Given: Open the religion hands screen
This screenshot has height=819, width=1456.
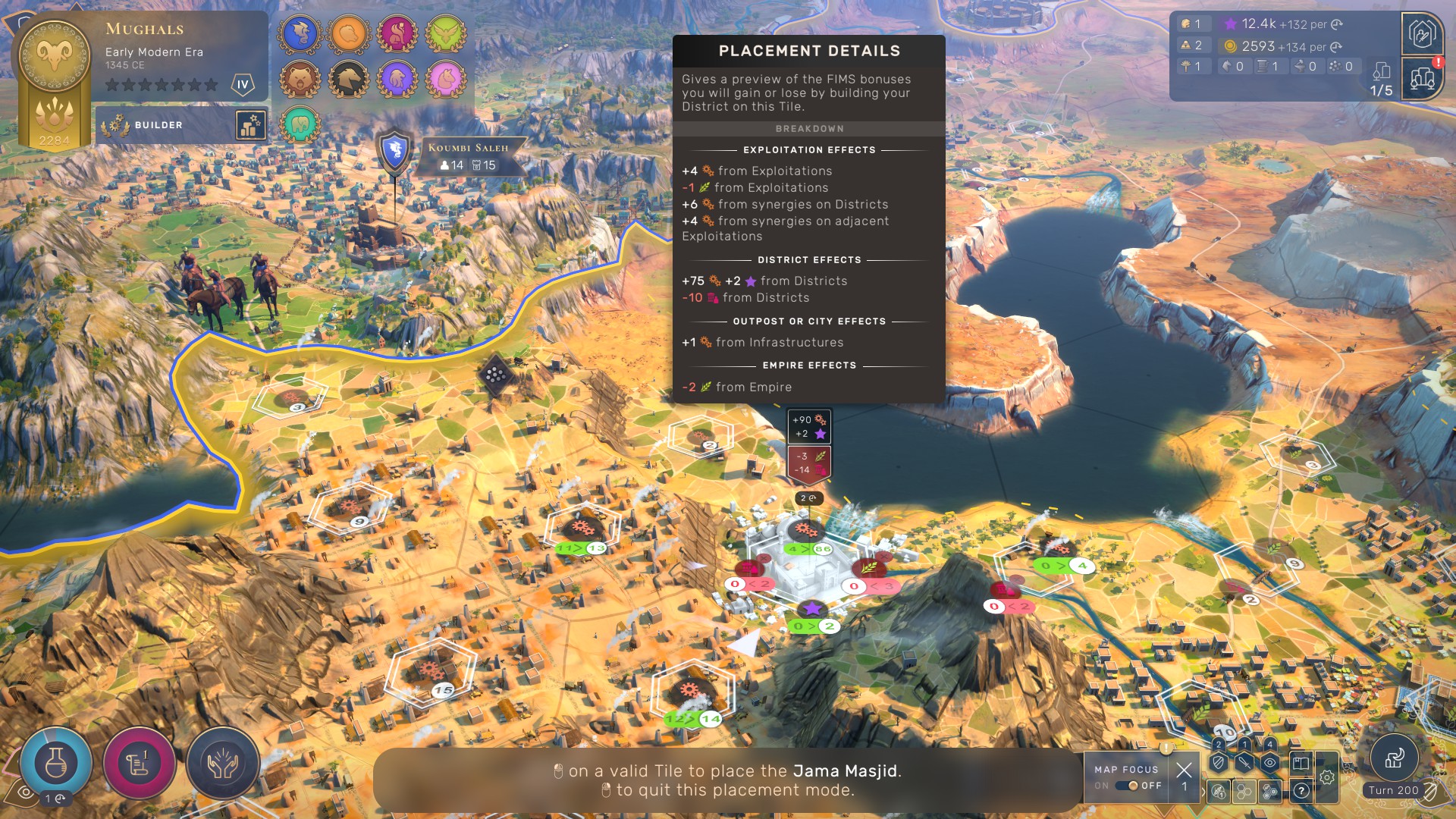Looking at the screenshot, I should point(222,764).
